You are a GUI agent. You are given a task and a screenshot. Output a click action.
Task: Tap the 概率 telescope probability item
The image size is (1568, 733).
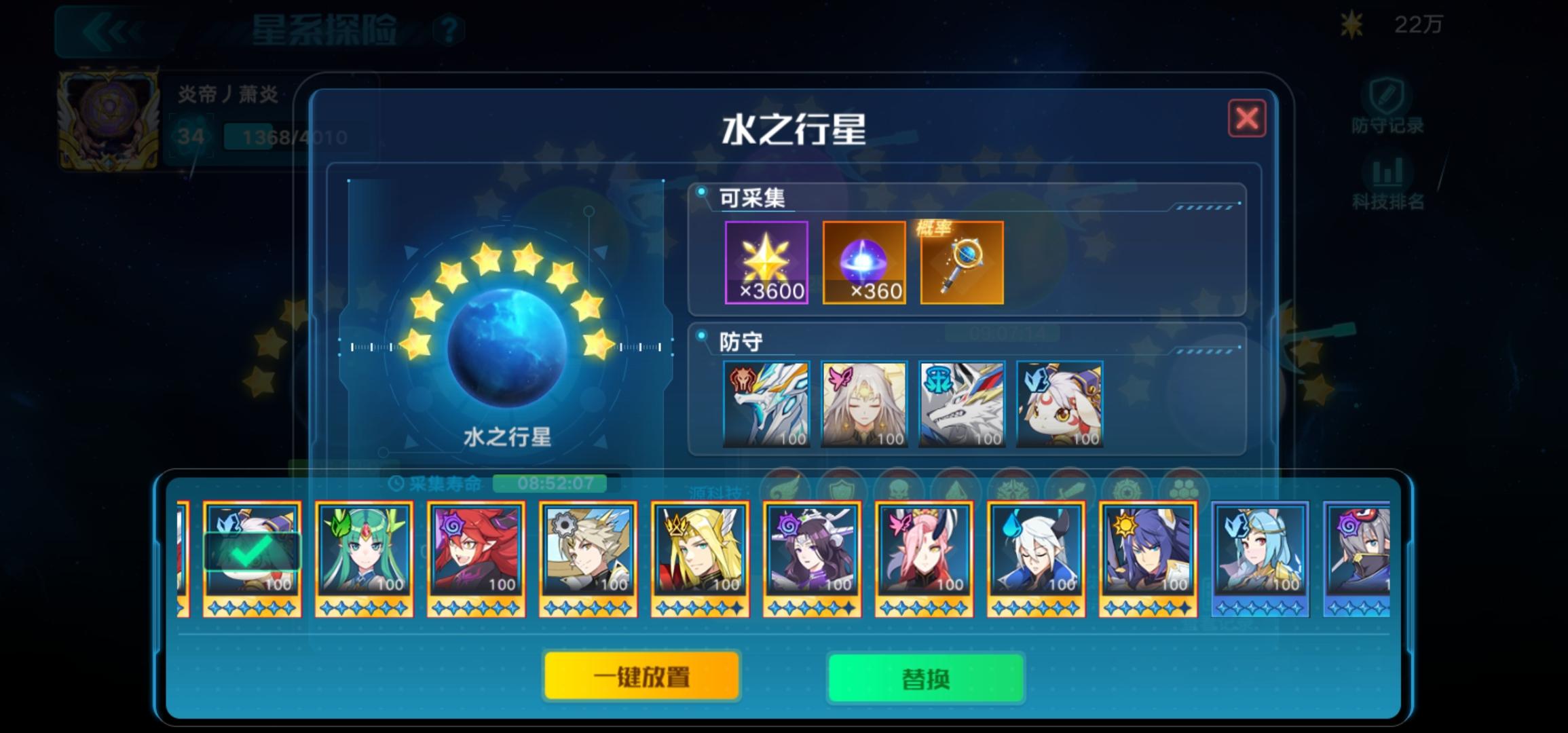(961, 263)
